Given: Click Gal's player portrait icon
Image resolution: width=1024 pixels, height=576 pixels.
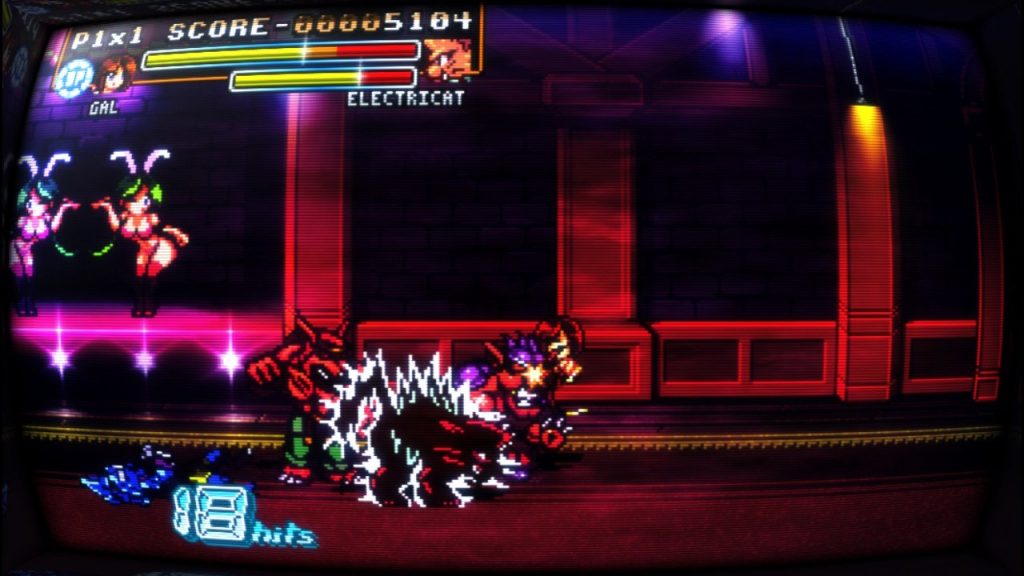Looking at the screenshot, I should click(x=118, y=75).
